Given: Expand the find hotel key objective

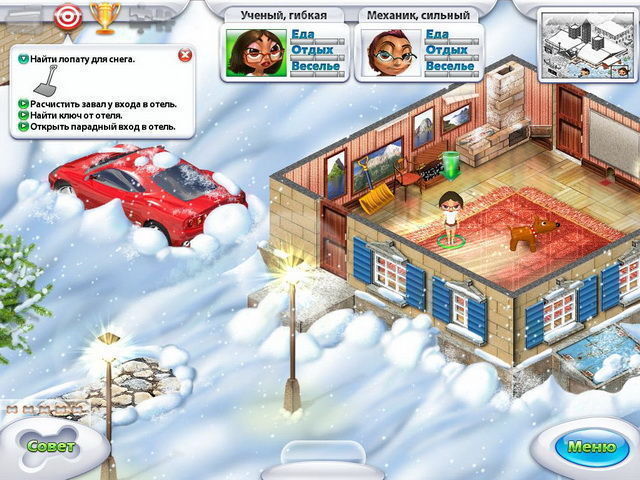Looking at the screenshot, I should (x=22, y=115).
